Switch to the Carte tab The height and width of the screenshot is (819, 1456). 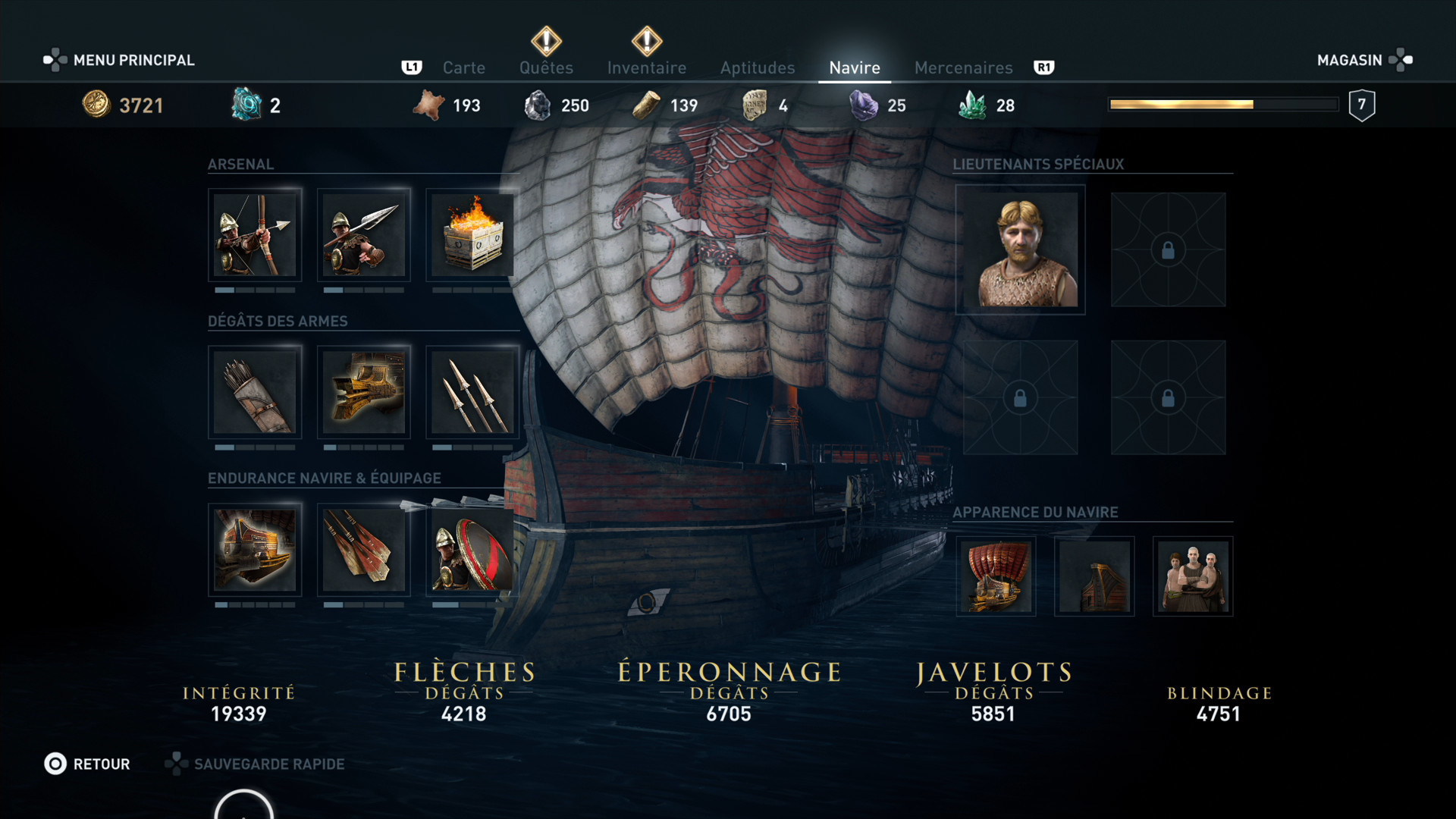(x=463, y=67)
